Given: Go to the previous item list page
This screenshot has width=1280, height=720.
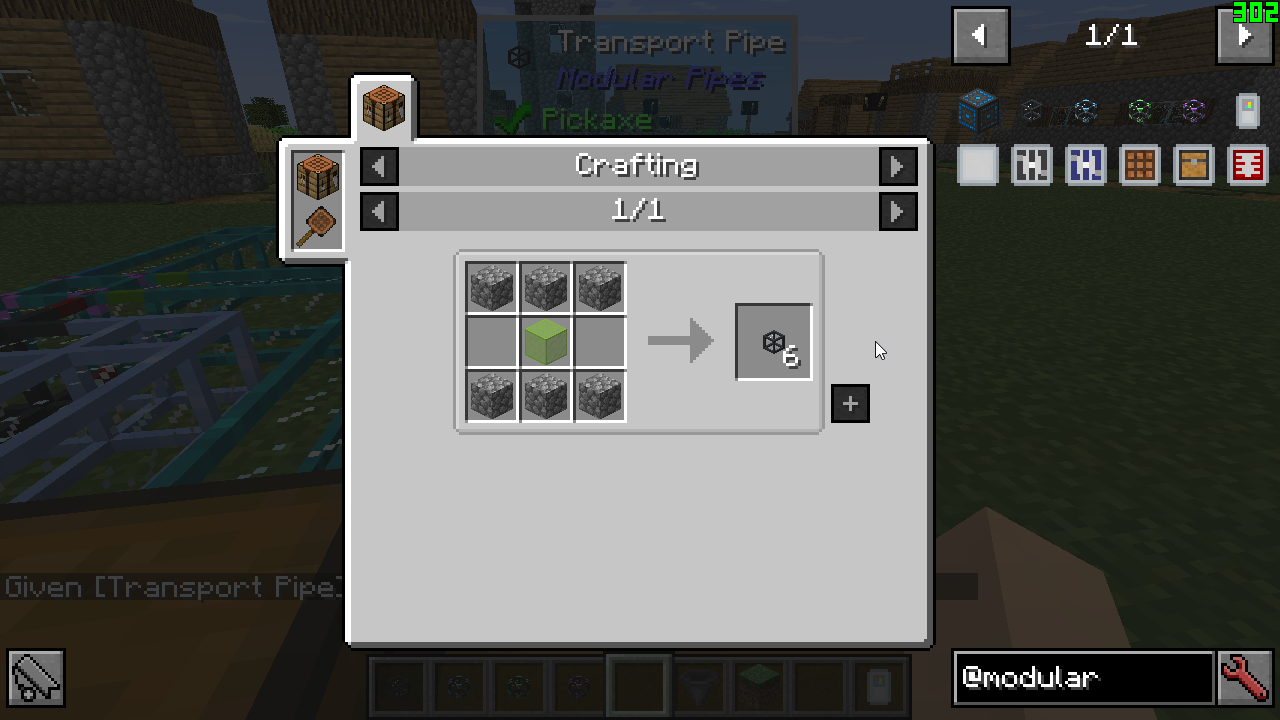Looking at the screenshot, I should click(x=980, y=36).
